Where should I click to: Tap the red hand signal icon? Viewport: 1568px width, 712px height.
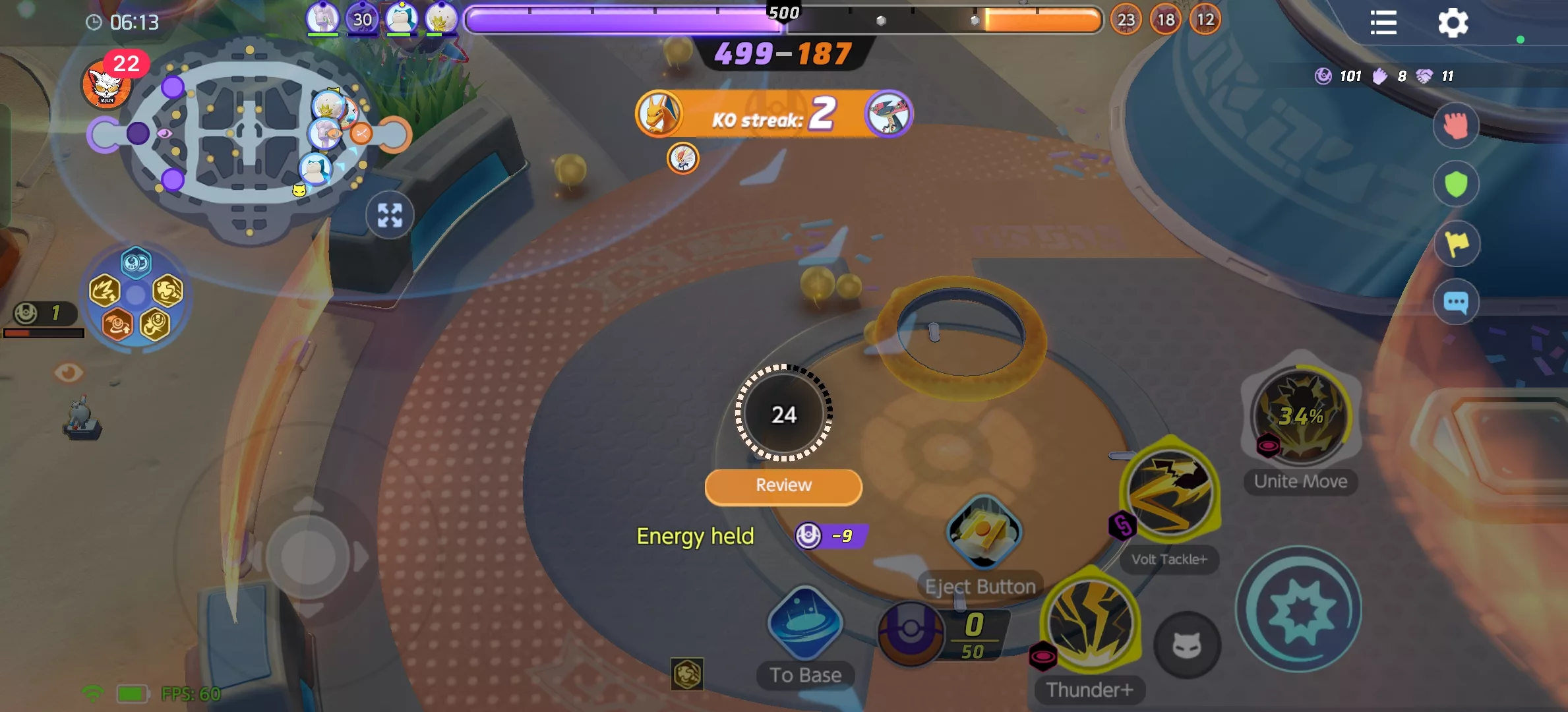1456,125
